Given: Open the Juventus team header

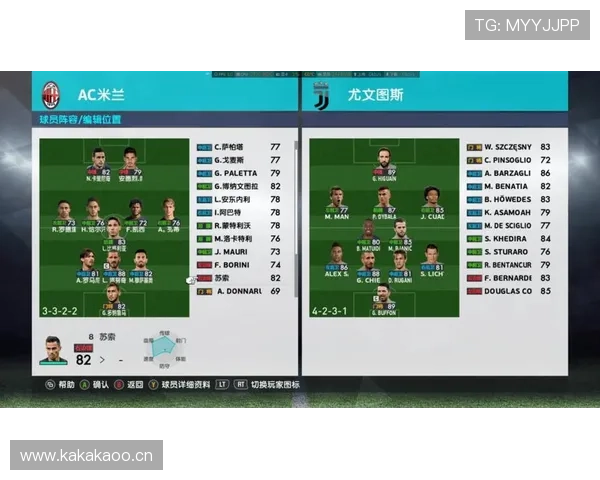Looking at the screenshot, I should pos(360,96).
